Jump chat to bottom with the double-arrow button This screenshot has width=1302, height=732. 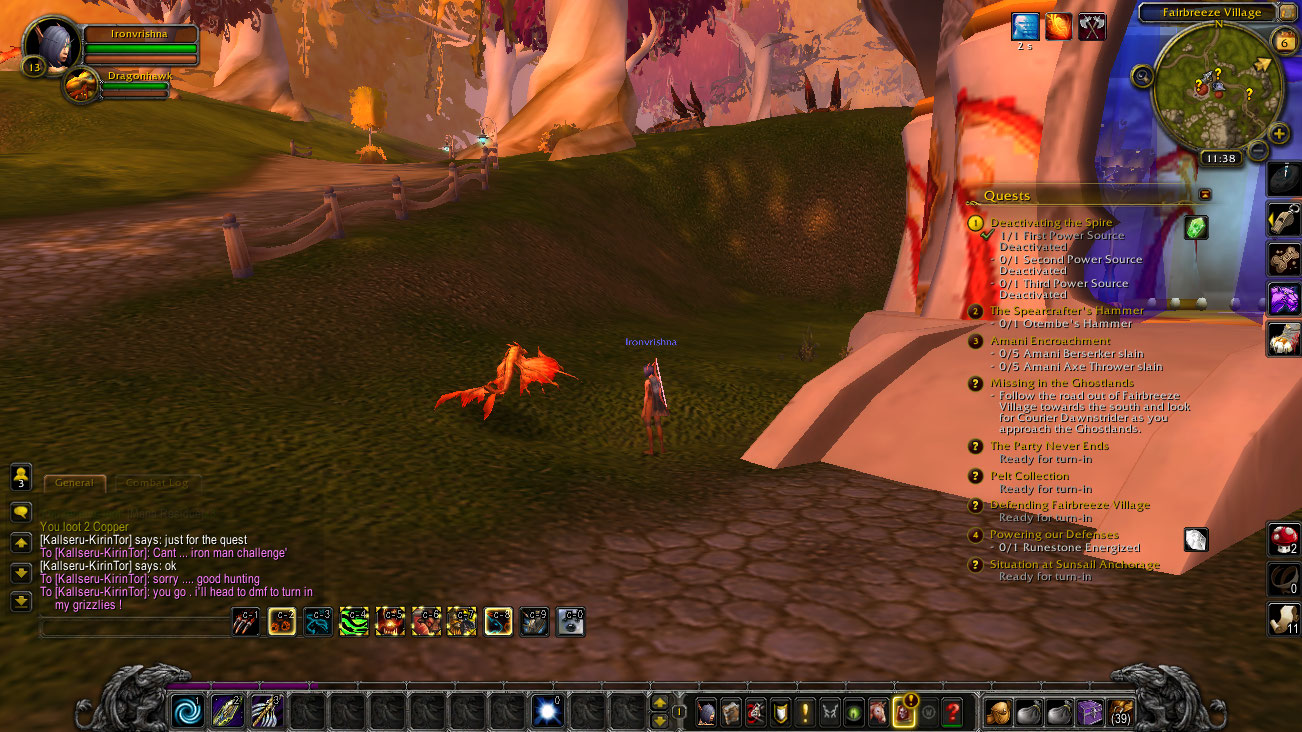pos(20,602)
